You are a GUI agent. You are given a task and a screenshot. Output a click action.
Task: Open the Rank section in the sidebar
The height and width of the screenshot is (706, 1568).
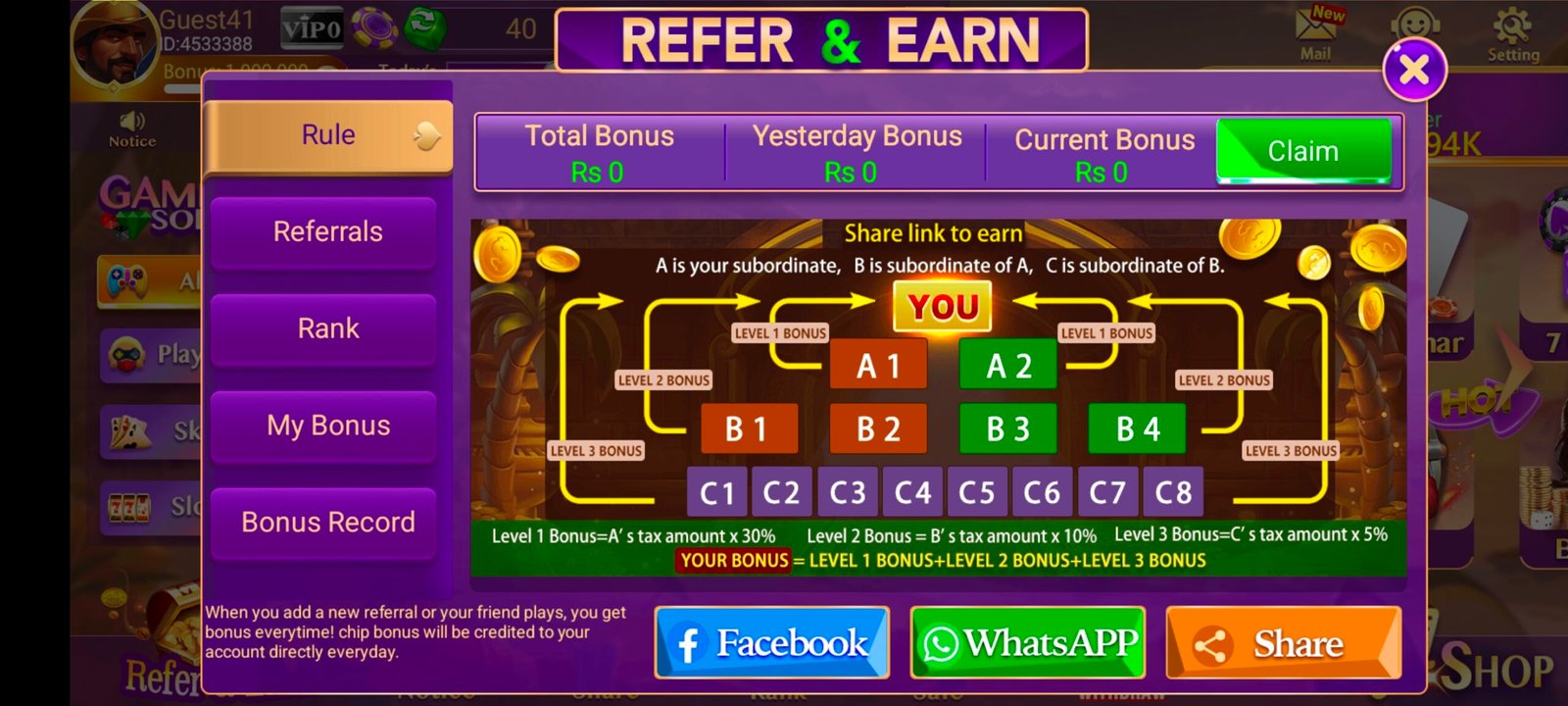pyautogui.click(x=324, y=328)
